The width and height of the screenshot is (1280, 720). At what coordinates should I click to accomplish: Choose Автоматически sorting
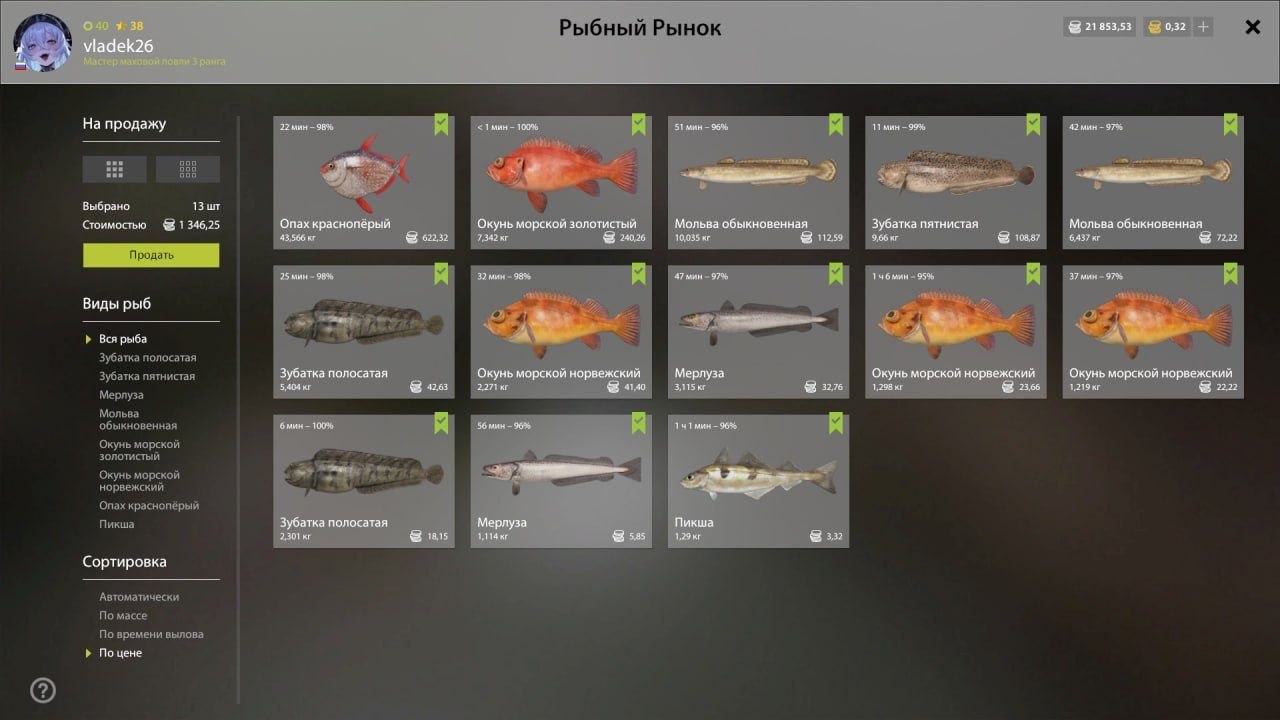[139, 597]
